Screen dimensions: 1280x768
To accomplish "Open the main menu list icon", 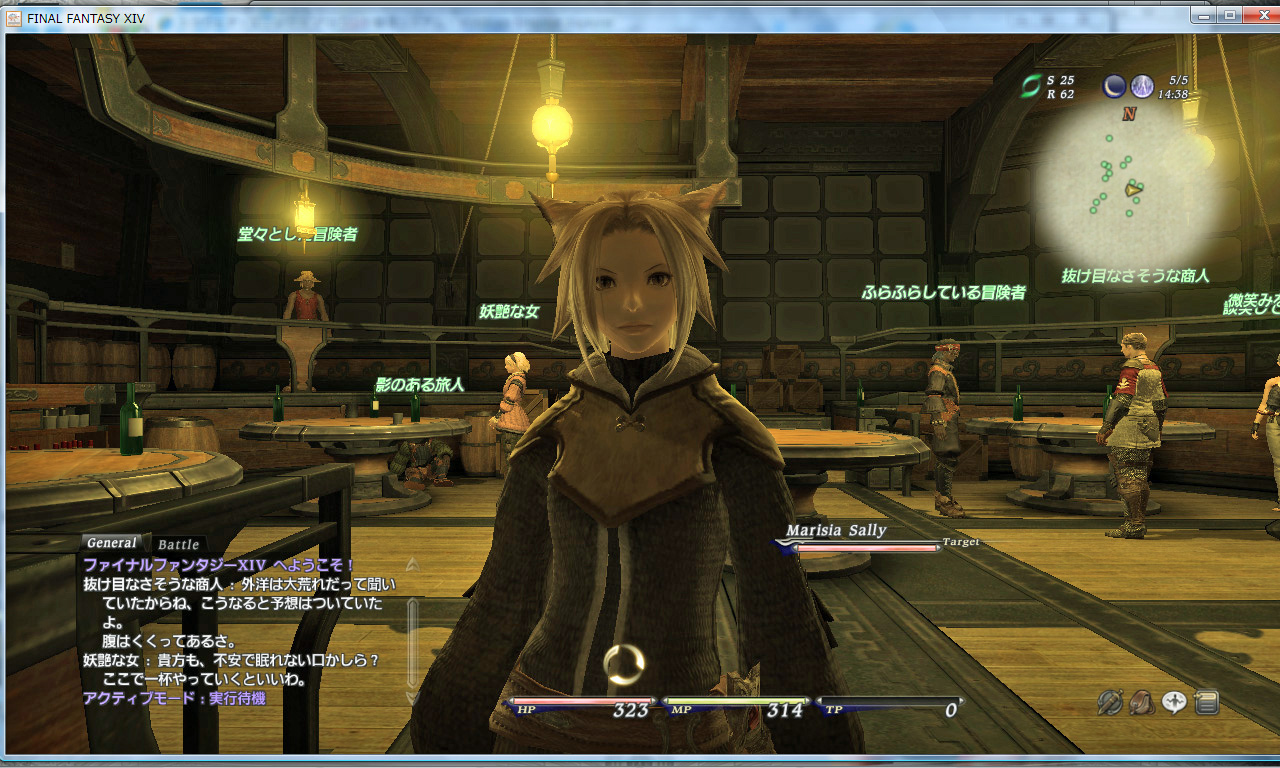I will [1207, 703].
